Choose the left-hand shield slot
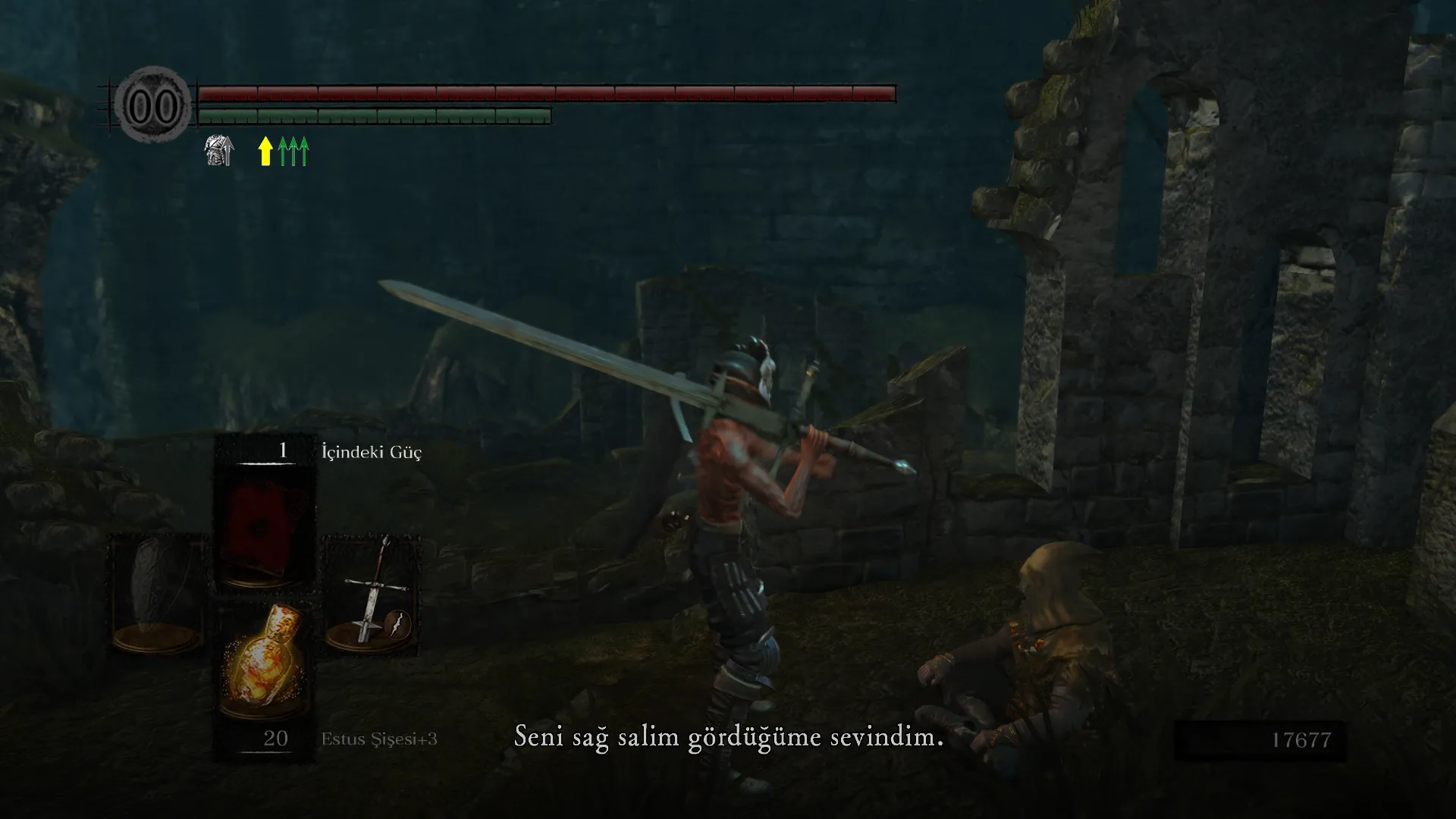The image size is (1456, 819). pyautogui.click(x=158, y=595)
